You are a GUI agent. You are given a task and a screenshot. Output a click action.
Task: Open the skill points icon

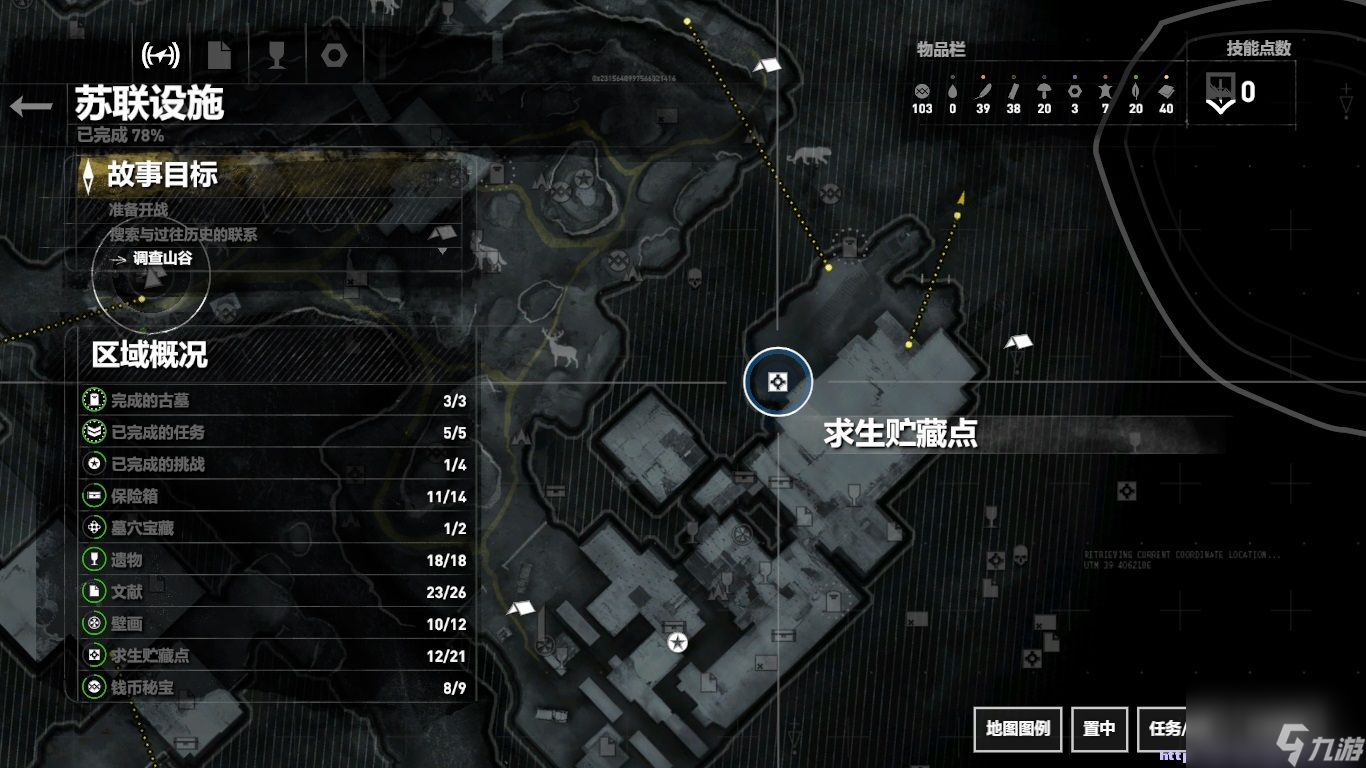pyautogui.click(x=1220, y=92)
